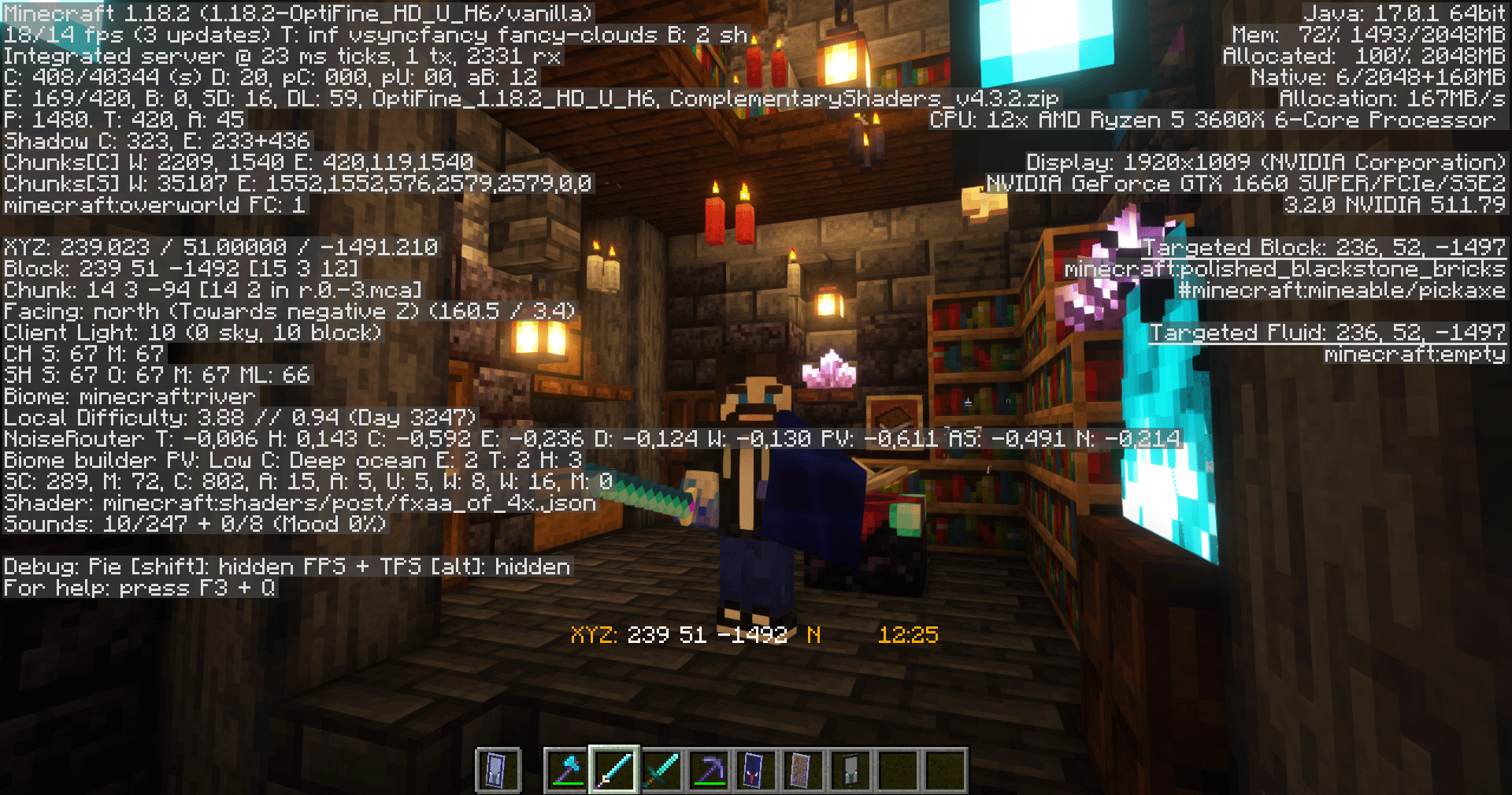The width and height of the screenshot is (1512, 795).
Task: Select the diamond sword in the hotbar
Action: click(x=664, y=770)
